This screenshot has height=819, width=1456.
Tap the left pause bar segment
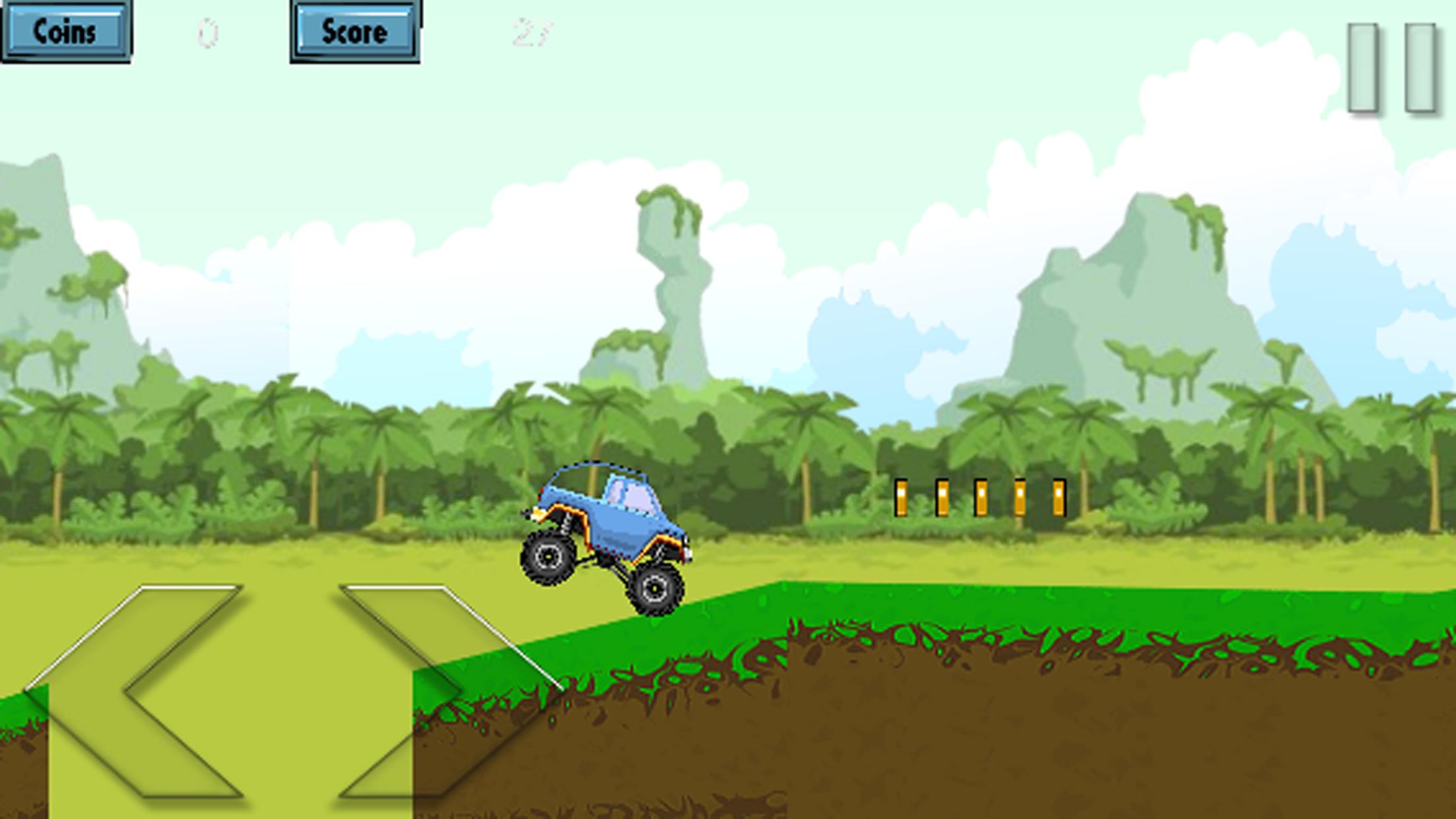pos(1361,66)
